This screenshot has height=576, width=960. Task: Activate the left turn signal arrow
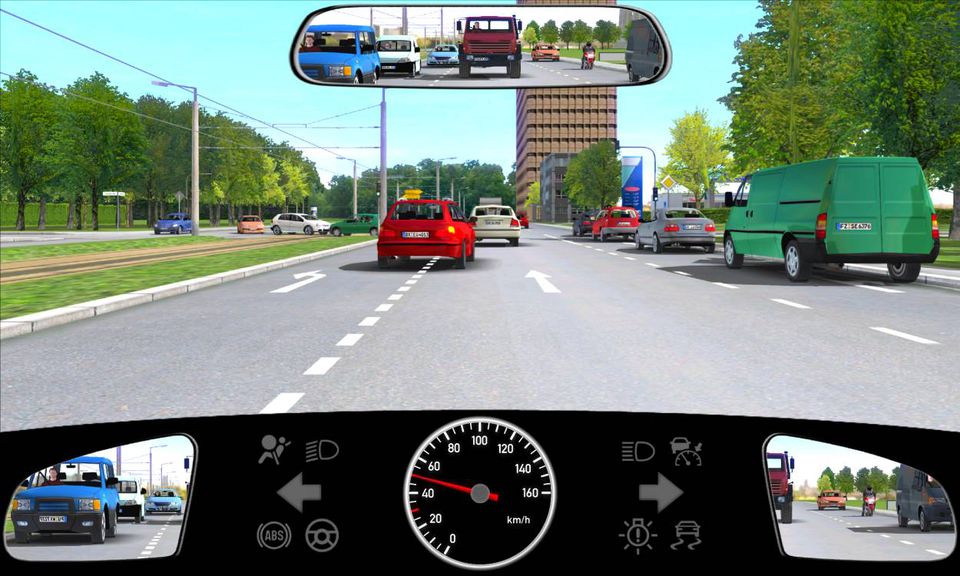(299, 492)
